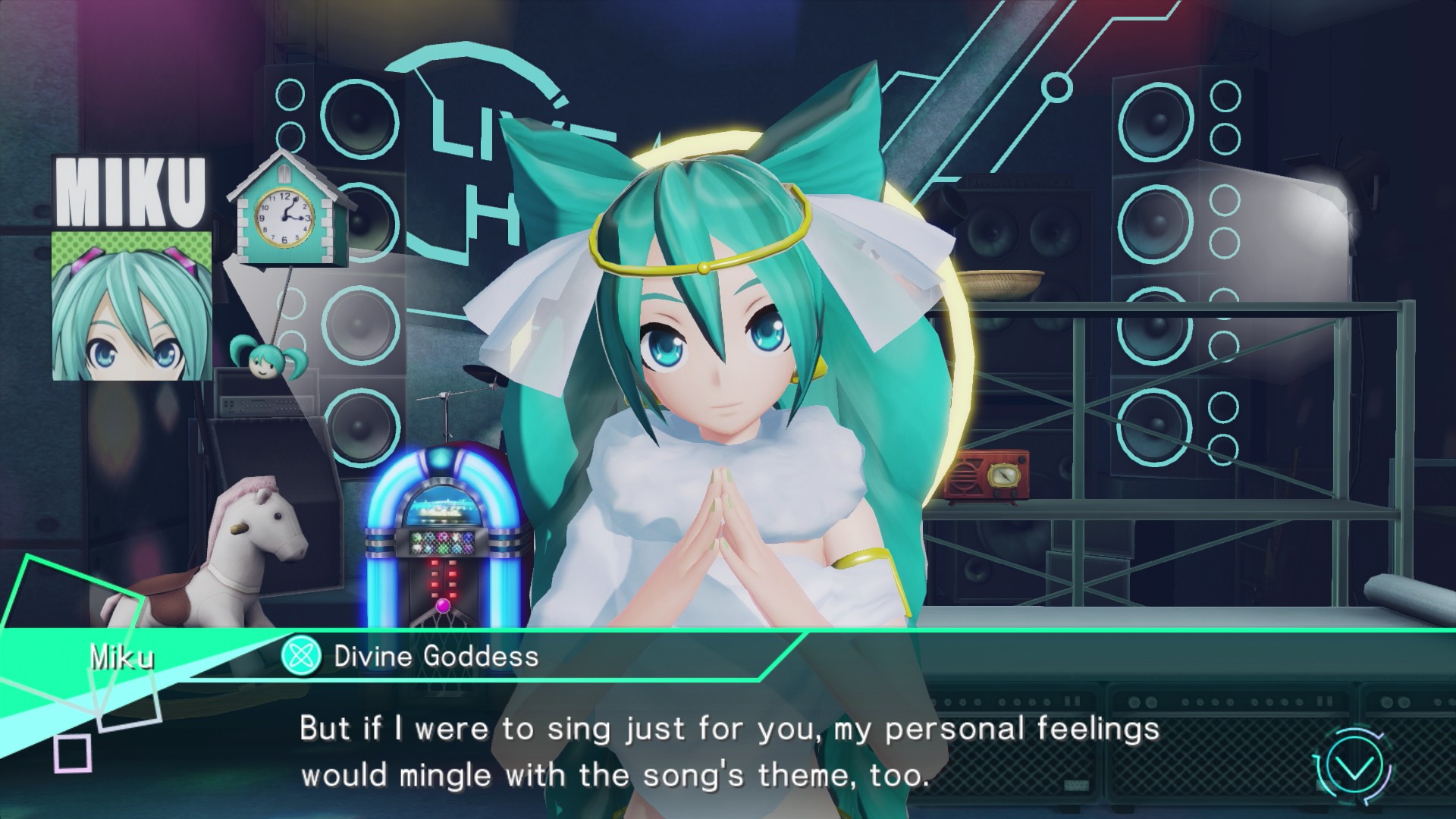Advance dialogue with the circular arrow indicator
The height and width of the screenshot is (819, 1456).
[x=1354, y=767]
